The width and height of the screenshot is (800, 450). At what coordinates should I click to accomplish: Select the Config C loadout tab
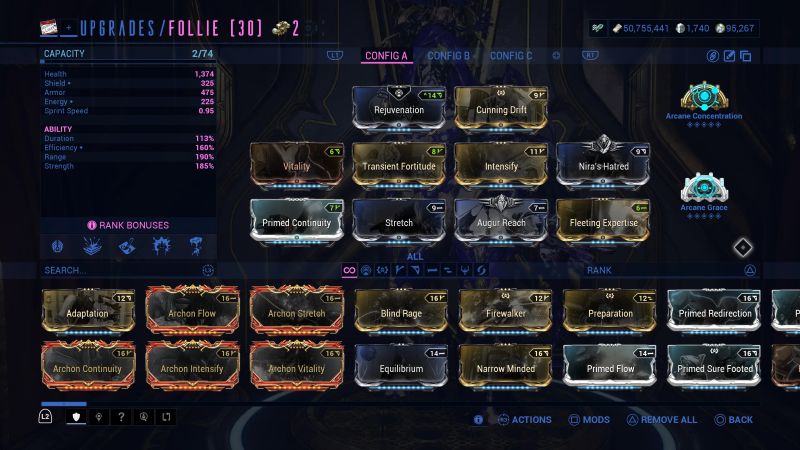click(x=511, y=56)
